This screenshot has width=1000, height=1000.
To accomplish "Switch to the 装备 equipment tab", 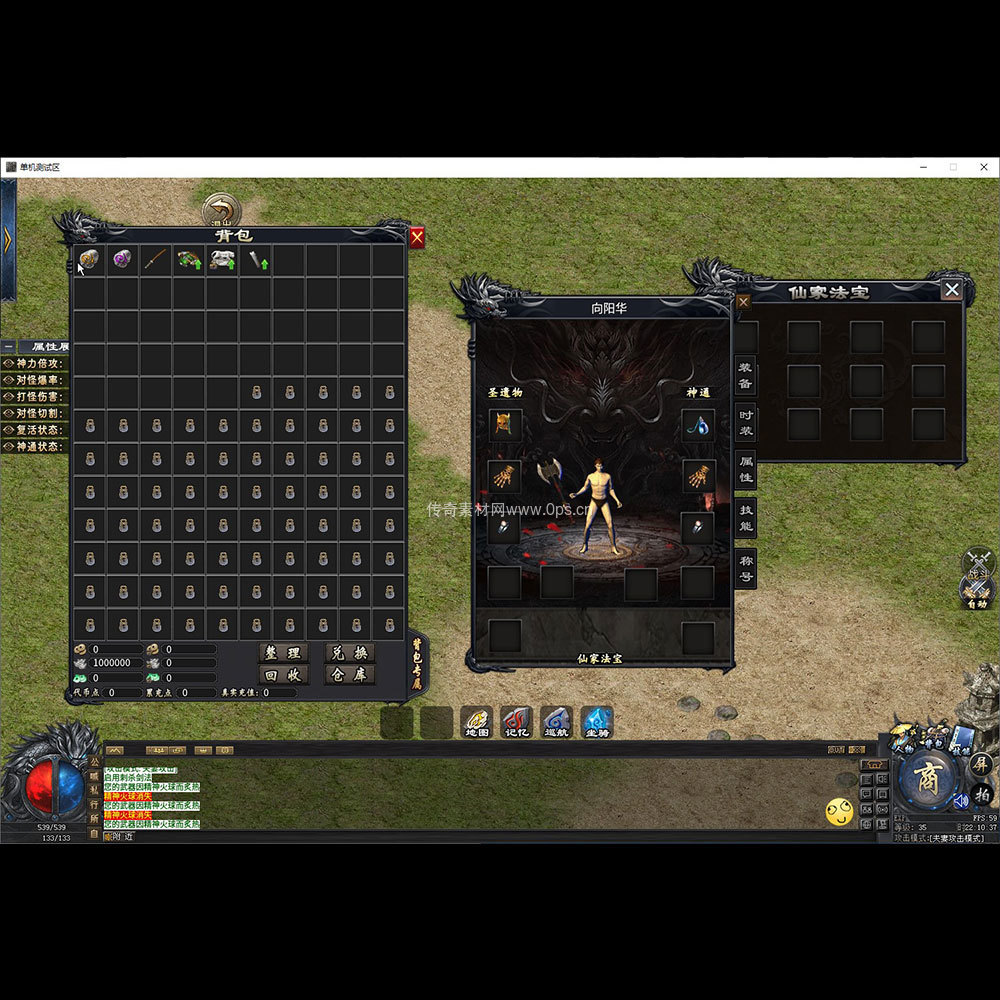I will pos(746,375).
